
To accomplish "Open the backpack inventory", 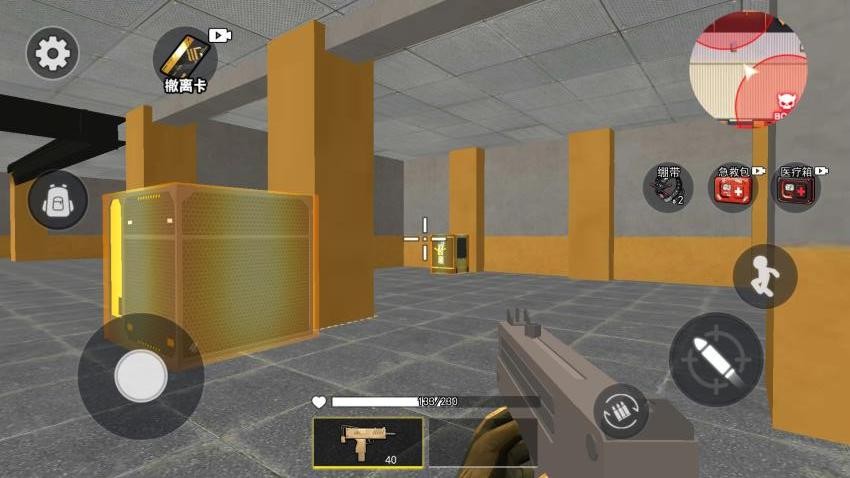I will pos(58,200).
